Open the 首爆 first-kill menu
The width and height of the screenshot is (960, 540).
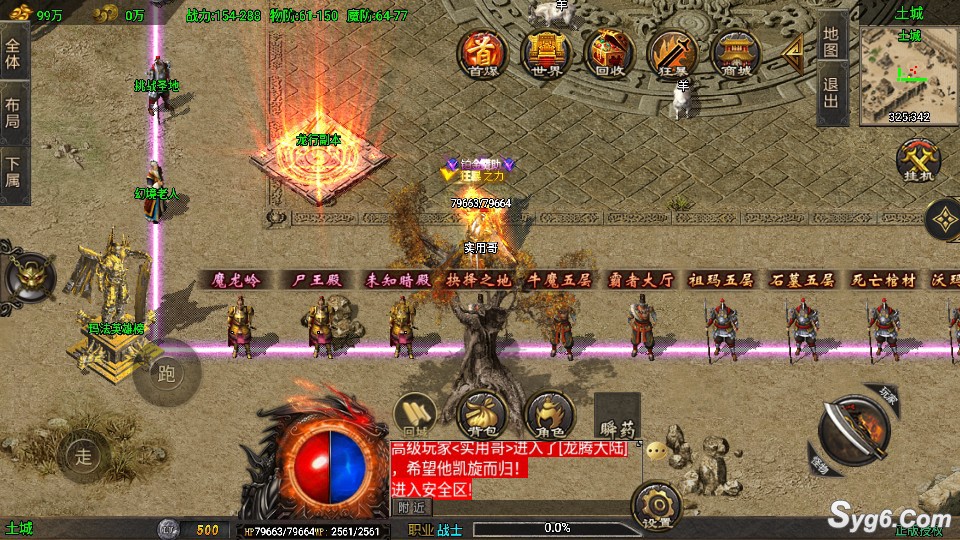[x=482, y=52]
